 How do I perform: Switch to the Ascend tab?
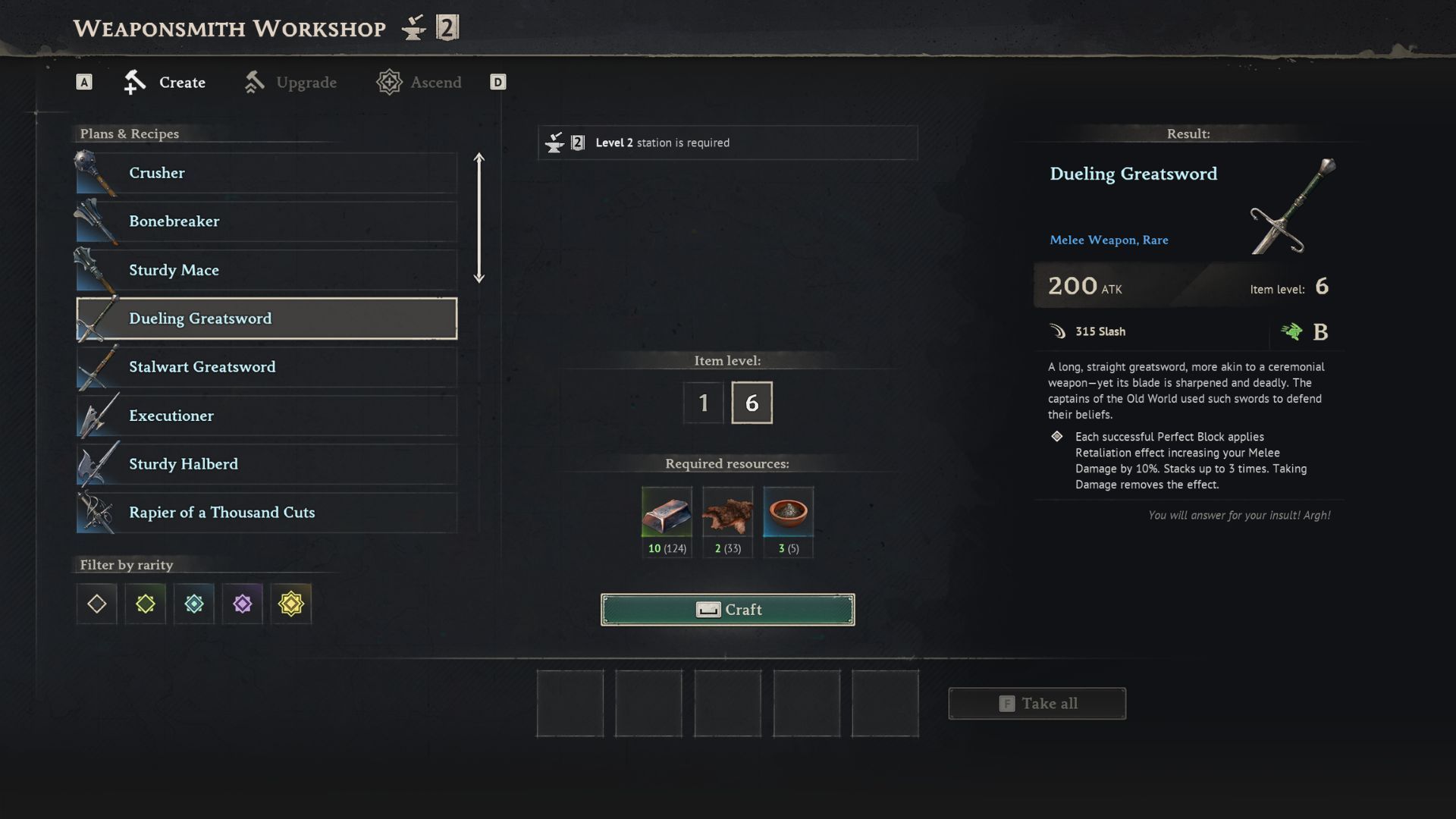419,83
